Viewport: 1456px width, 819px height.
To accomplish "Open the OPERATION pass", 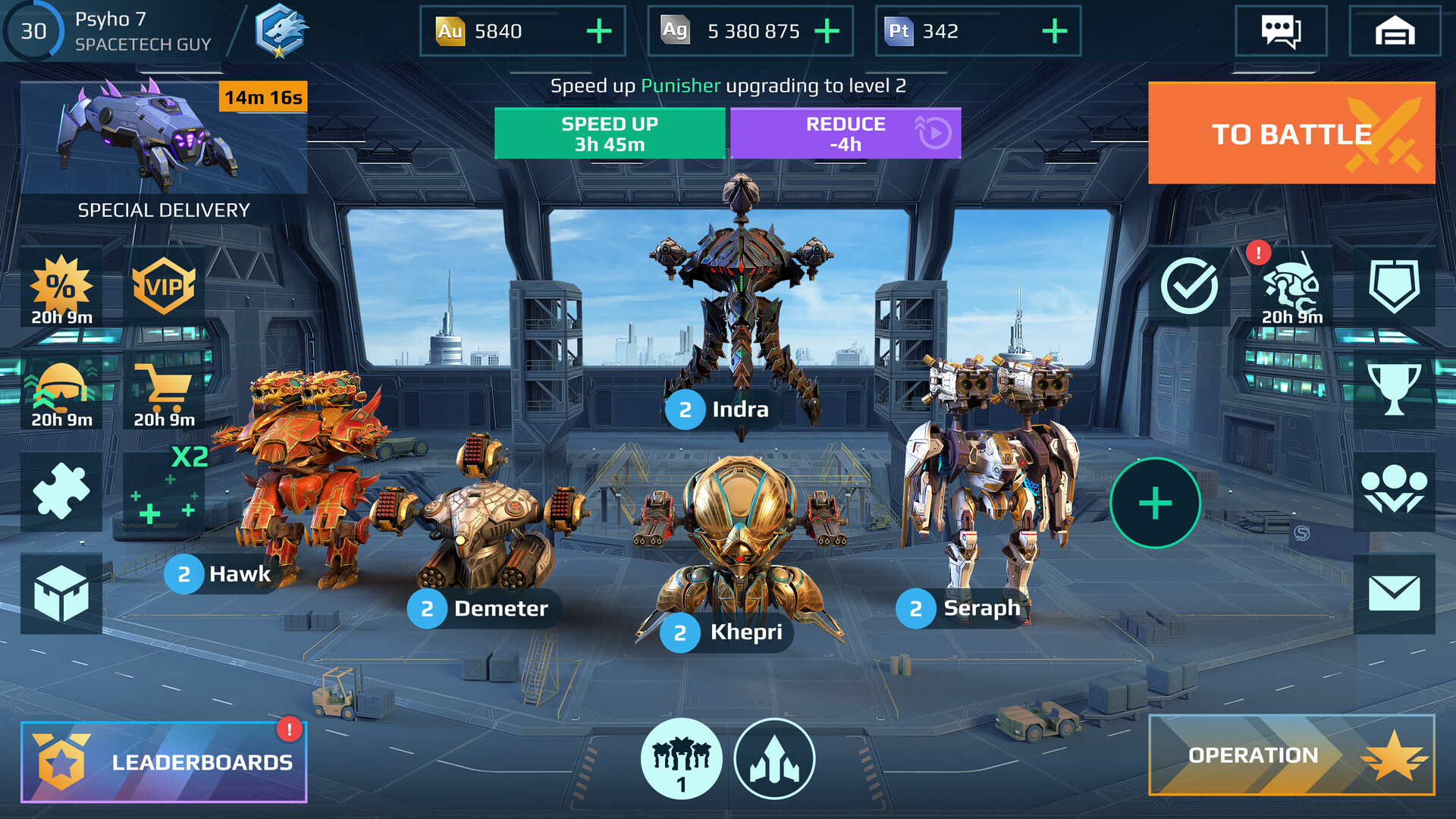I will pos(1291,755).
